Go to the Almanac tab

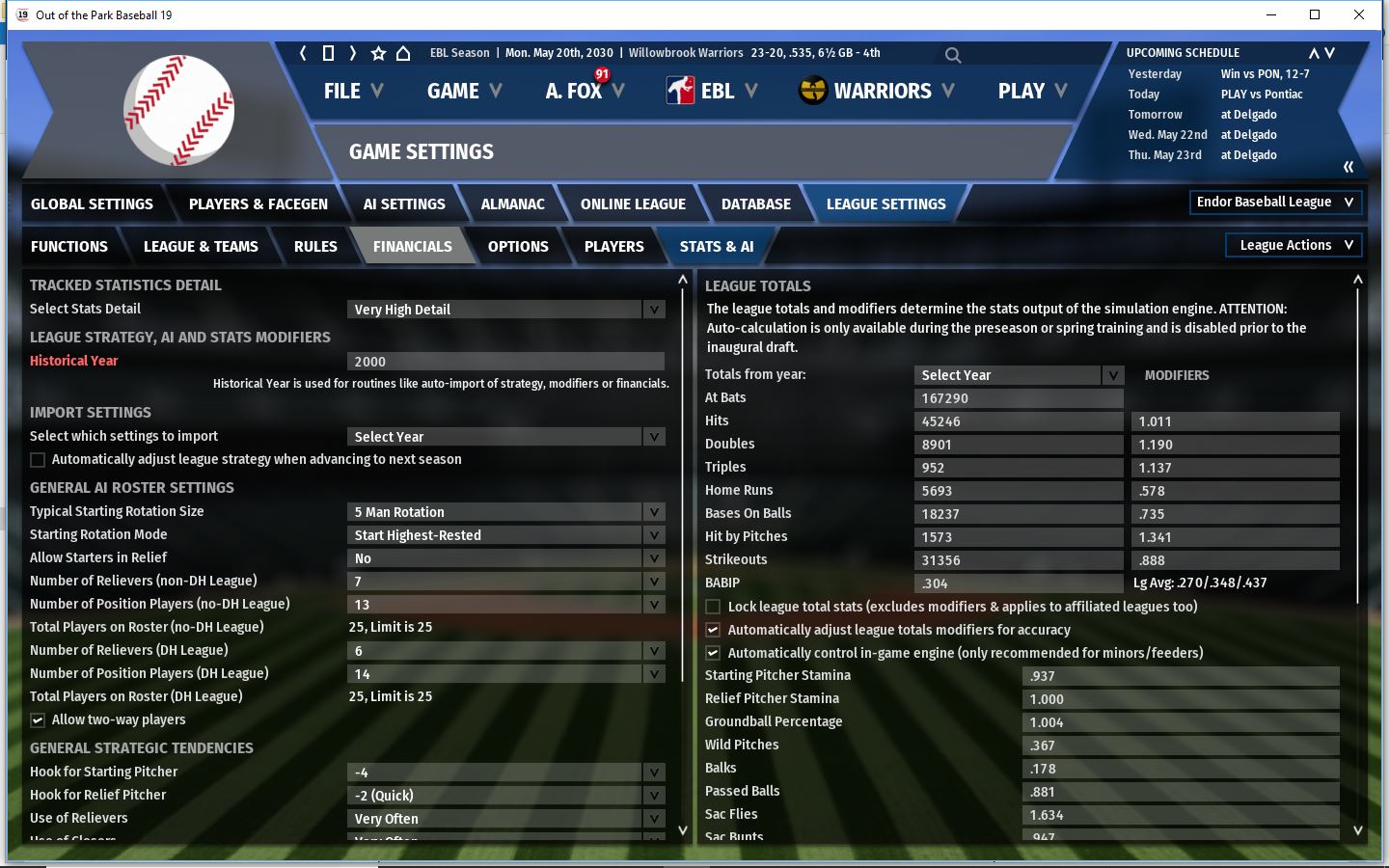(512, 204)
